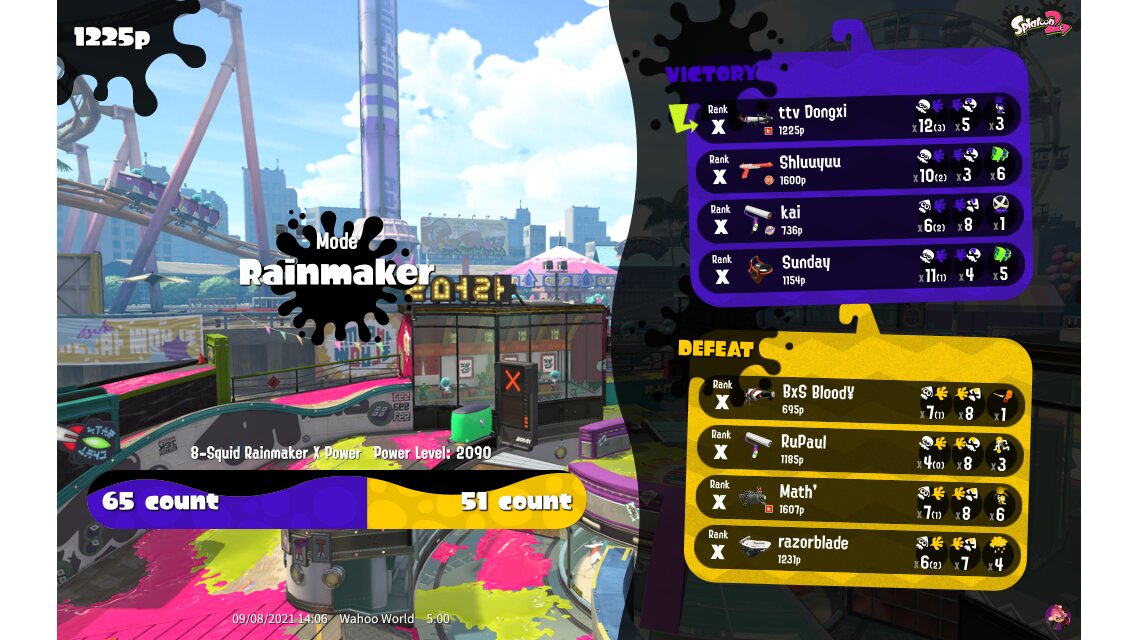Select ttv Dongxi's player row
The height and width of the screenshot is (640, 1138).
tap(855, 119)
